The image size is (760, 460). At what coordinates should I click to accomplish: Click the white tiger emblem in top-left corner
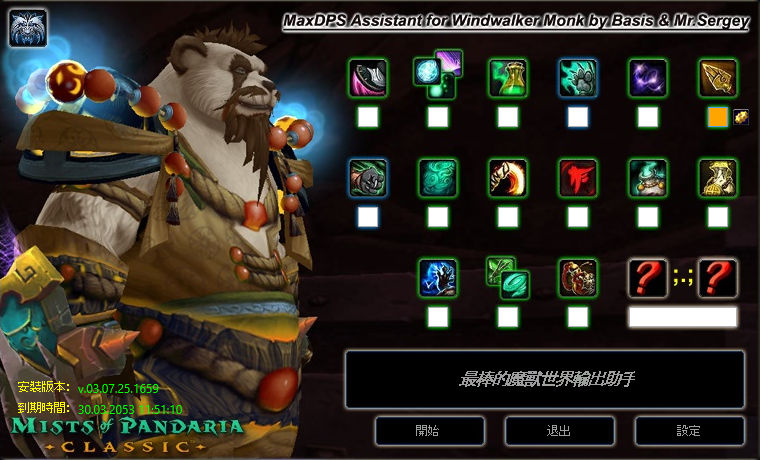[x=27, y=27]
